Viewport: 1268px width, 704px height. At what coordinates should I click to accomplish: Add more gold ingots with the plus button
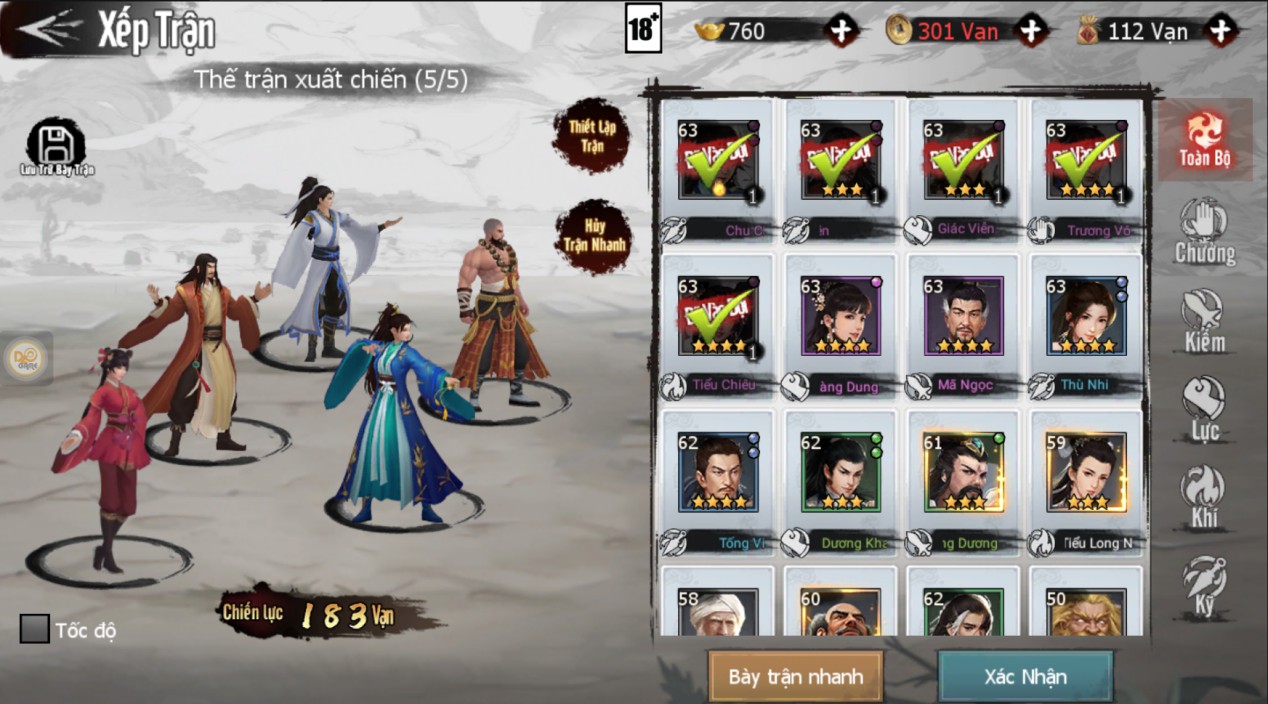[842, 31]
